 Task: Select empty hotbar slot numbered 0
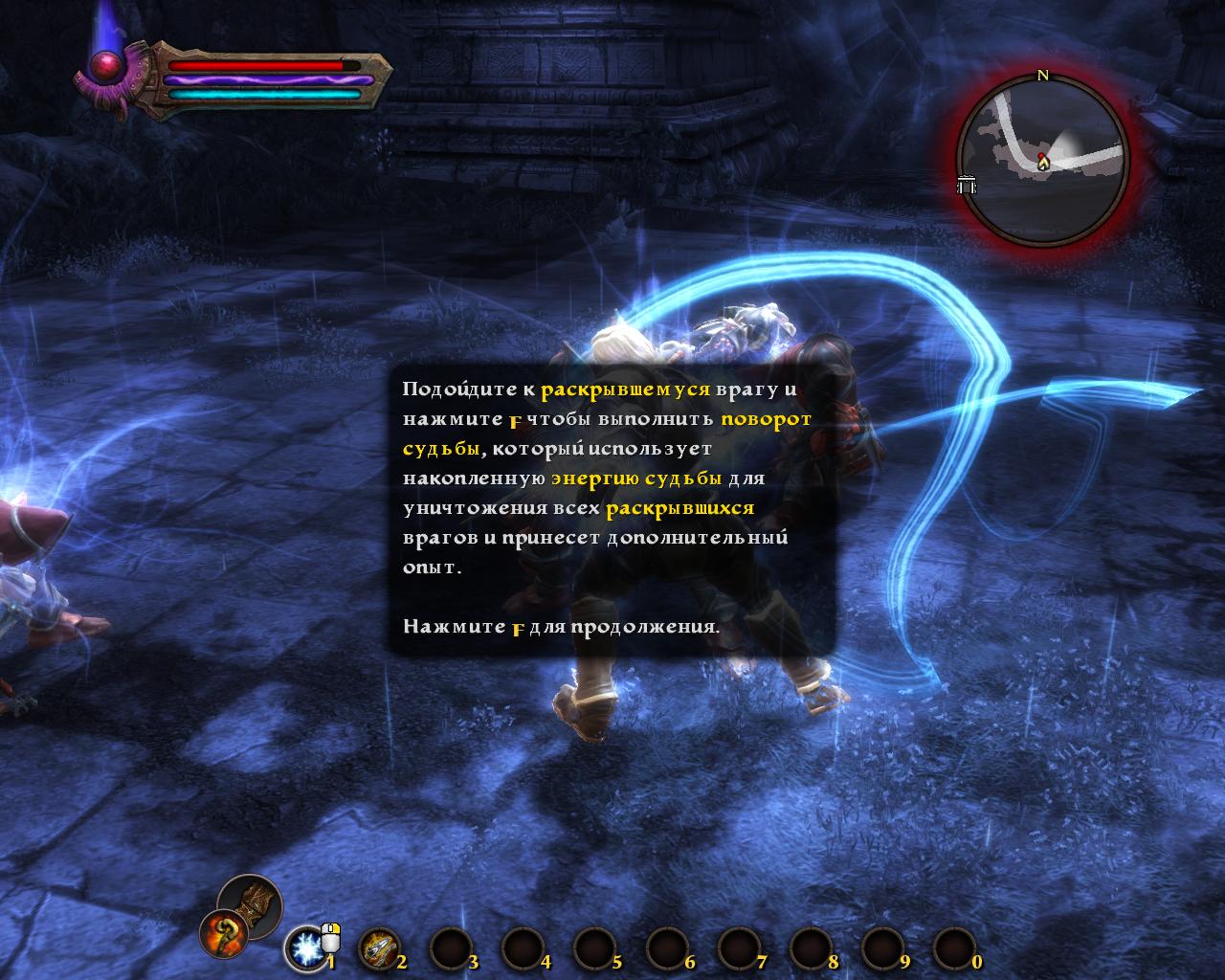coord(953,948)
